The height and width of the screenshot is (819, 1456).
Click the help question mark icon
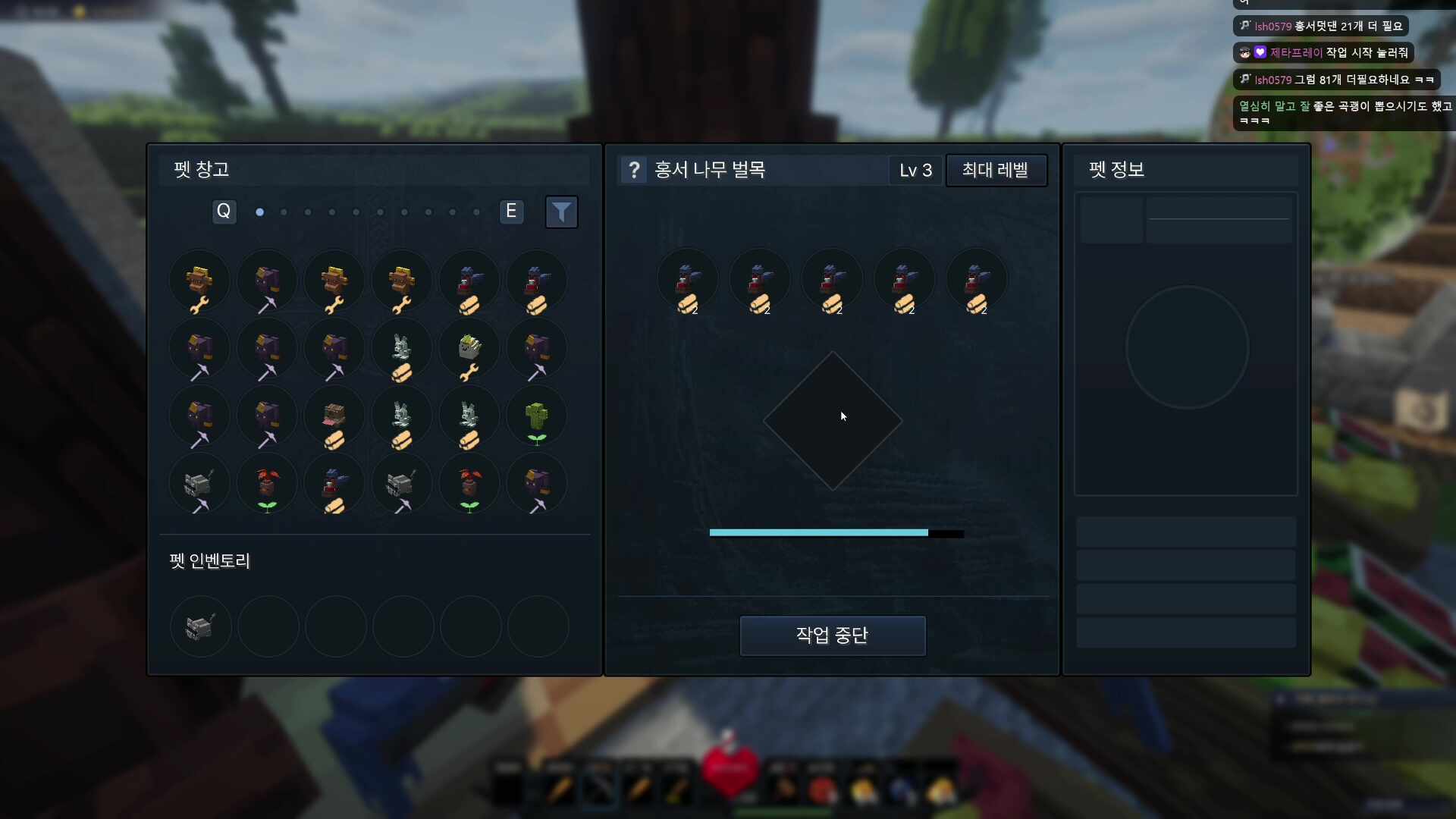pyautogui.click(x=634, y=170)
